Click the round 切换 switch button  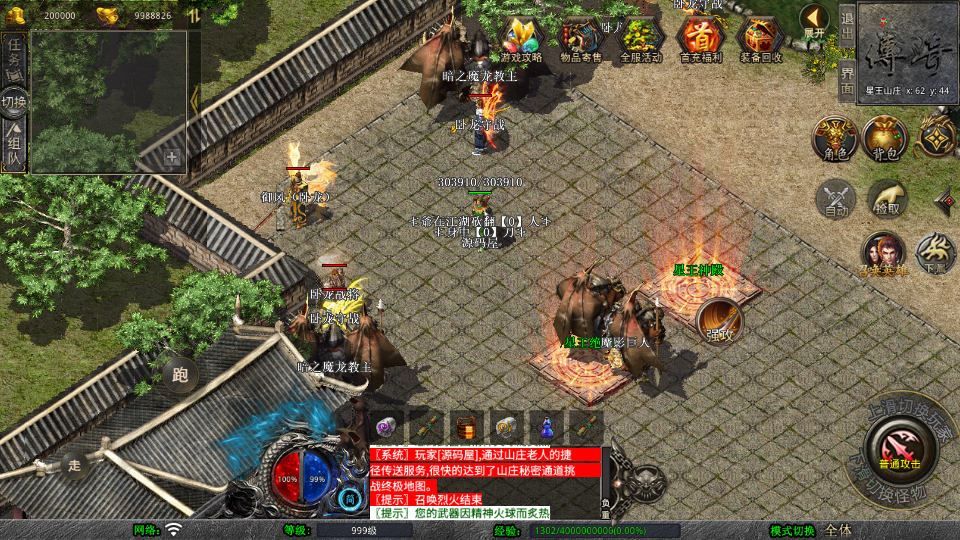pos(14,102)
